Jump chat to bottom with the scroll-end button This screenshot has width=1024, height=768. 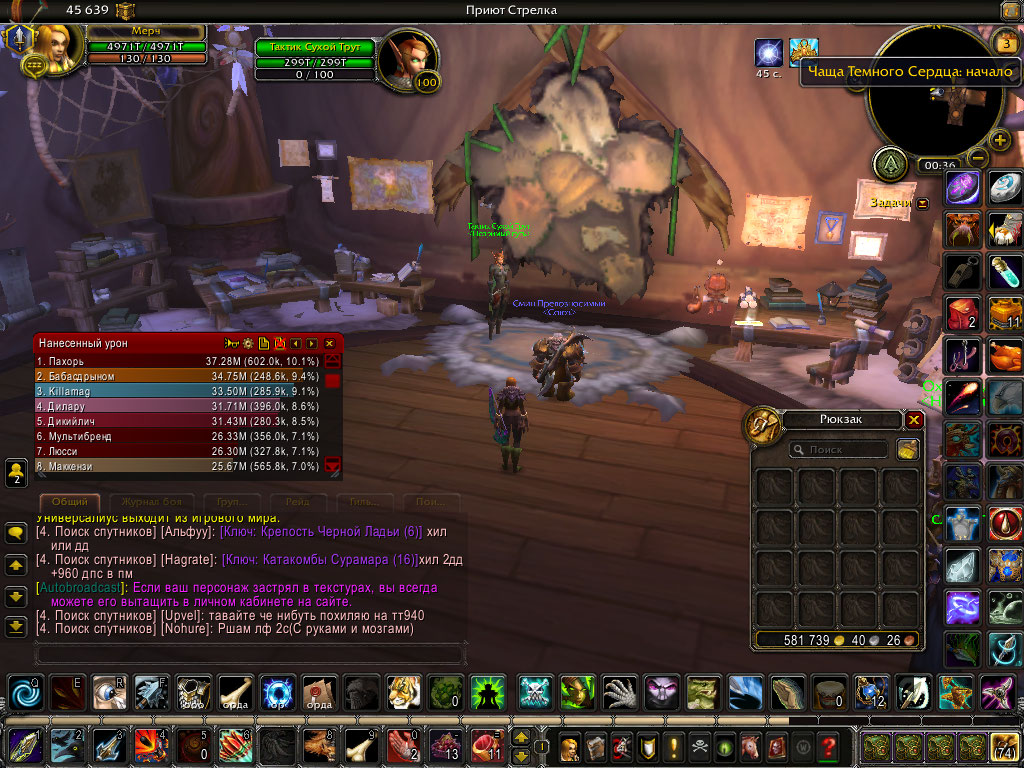(15, 627)
